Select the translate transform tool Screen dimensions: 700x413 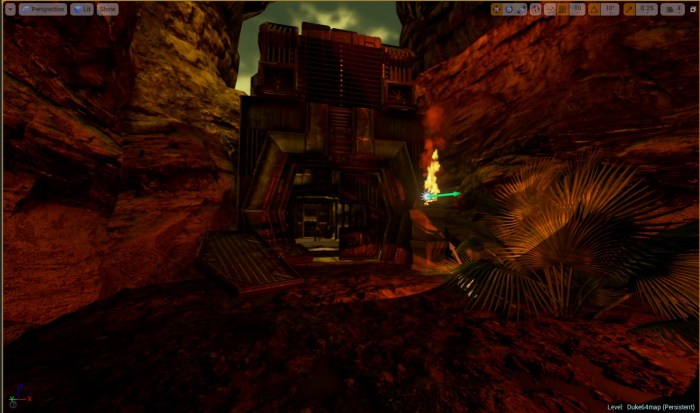tap(497, 9)
